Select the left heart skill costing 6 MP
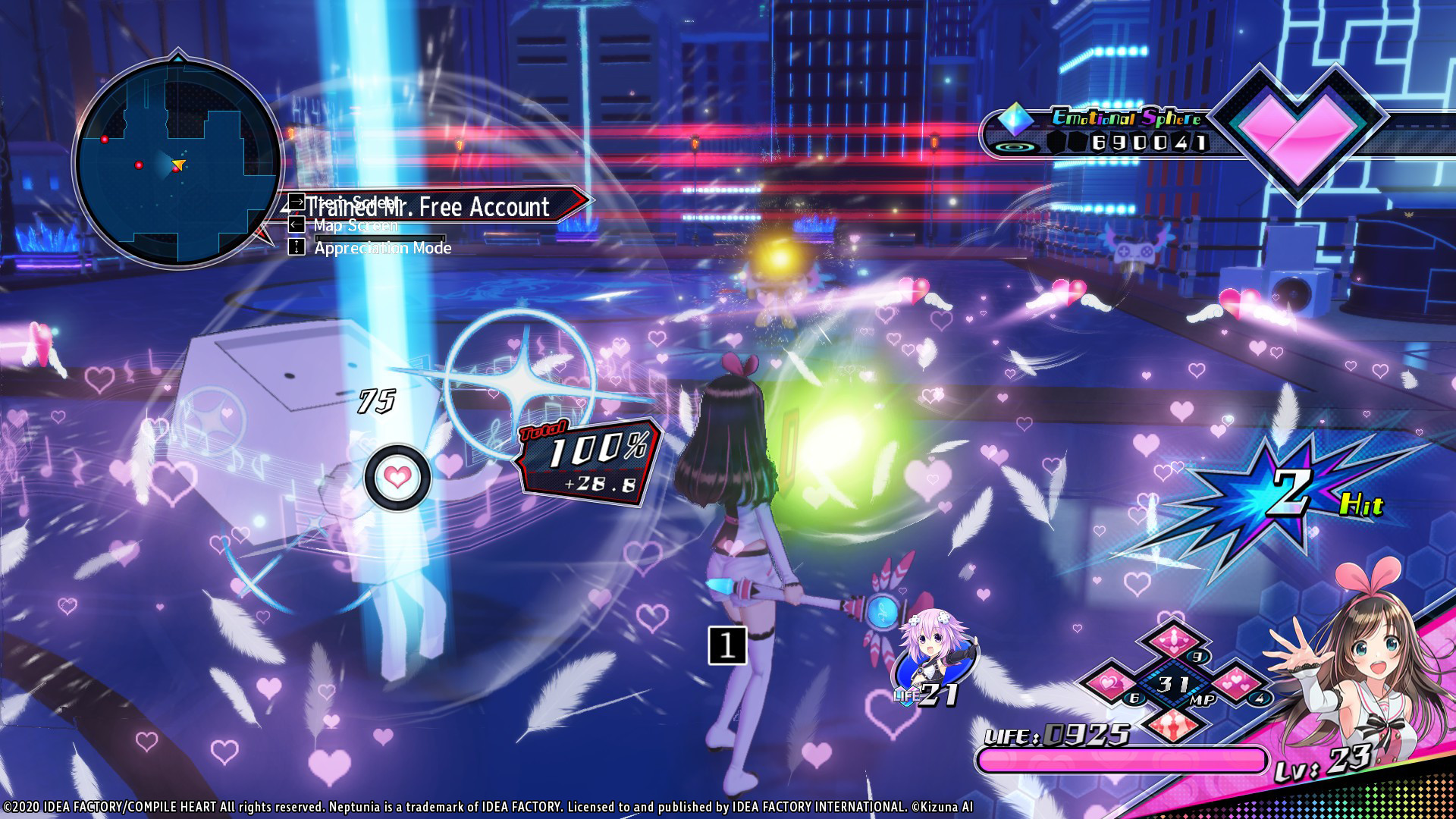Viewport: 1456px width, 819px height. point(1109,685)
